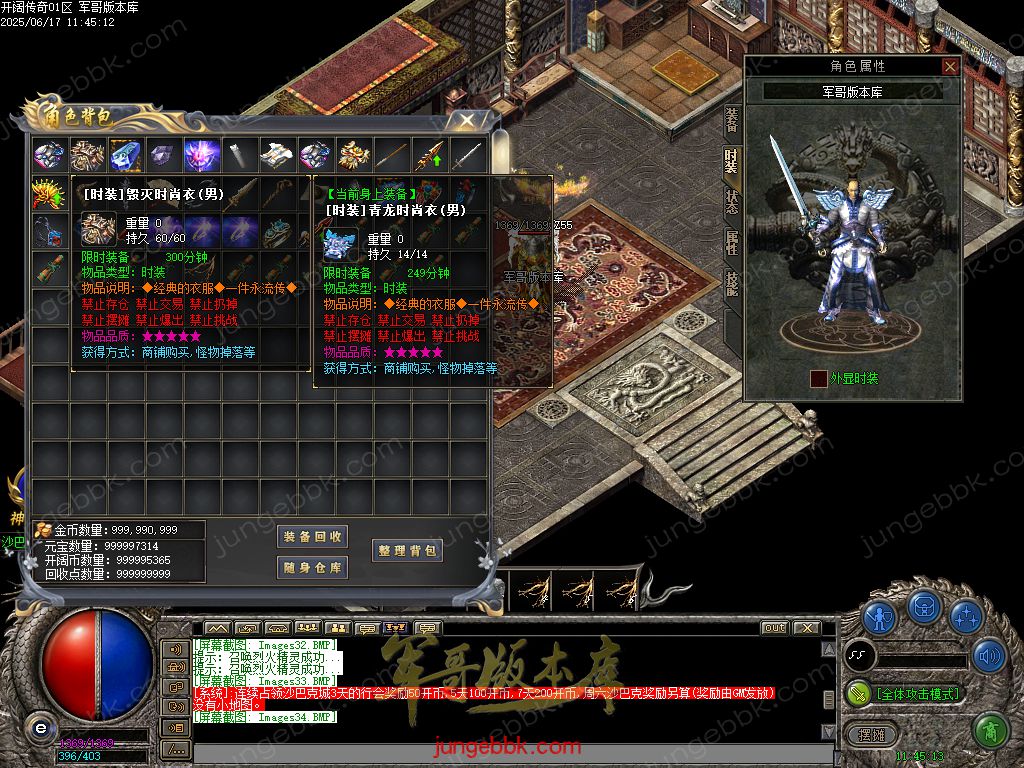This screenshot has width=1024, height=768.
Task: Click the 装备回收 equipment recycle button
Action: pos(312,537)
